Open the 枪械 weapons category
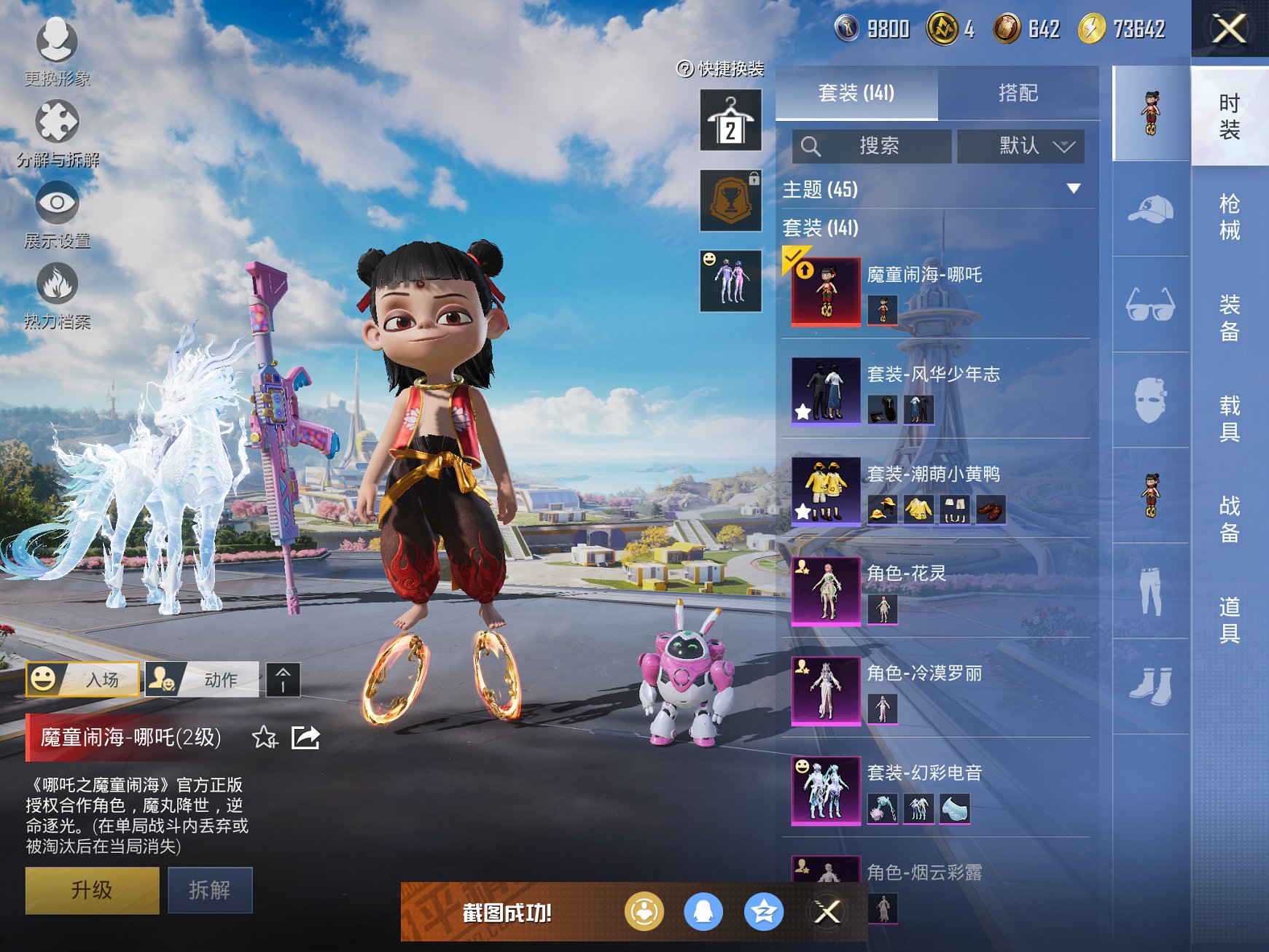Image resolution: width=1269 pixels, height=952 pixels. [x=1229, y=216]
